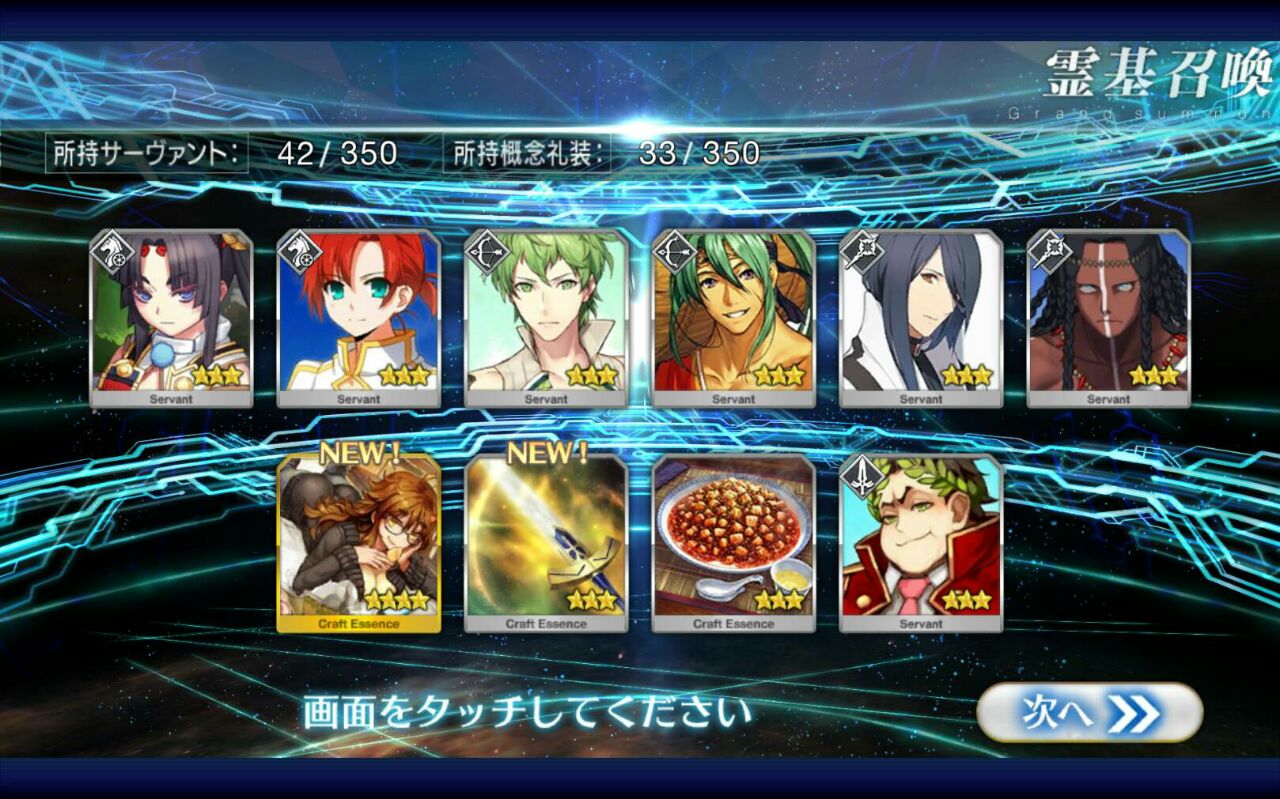
Task: Select the black-haired Rider servant card
Action: pos(171,318)
